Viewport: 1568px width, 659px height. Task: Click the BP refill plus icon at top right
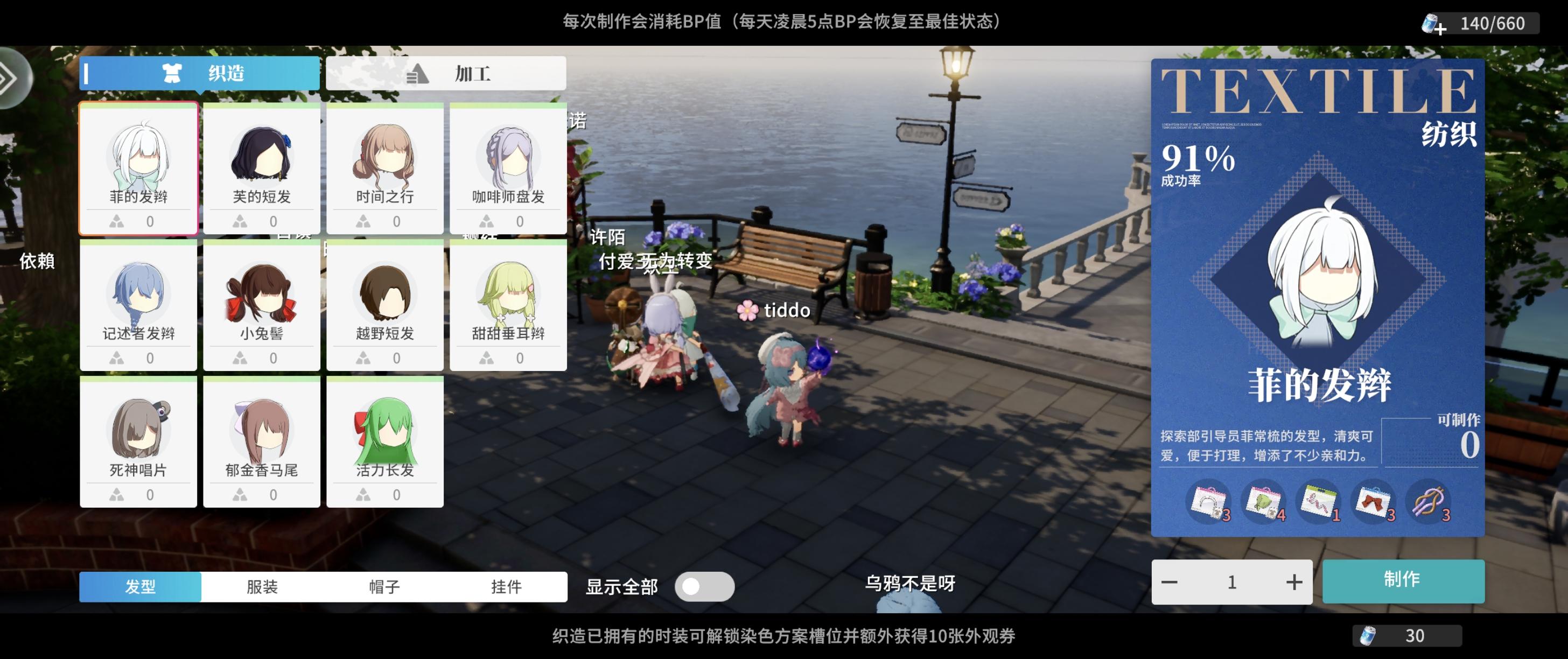(1438, 23)
